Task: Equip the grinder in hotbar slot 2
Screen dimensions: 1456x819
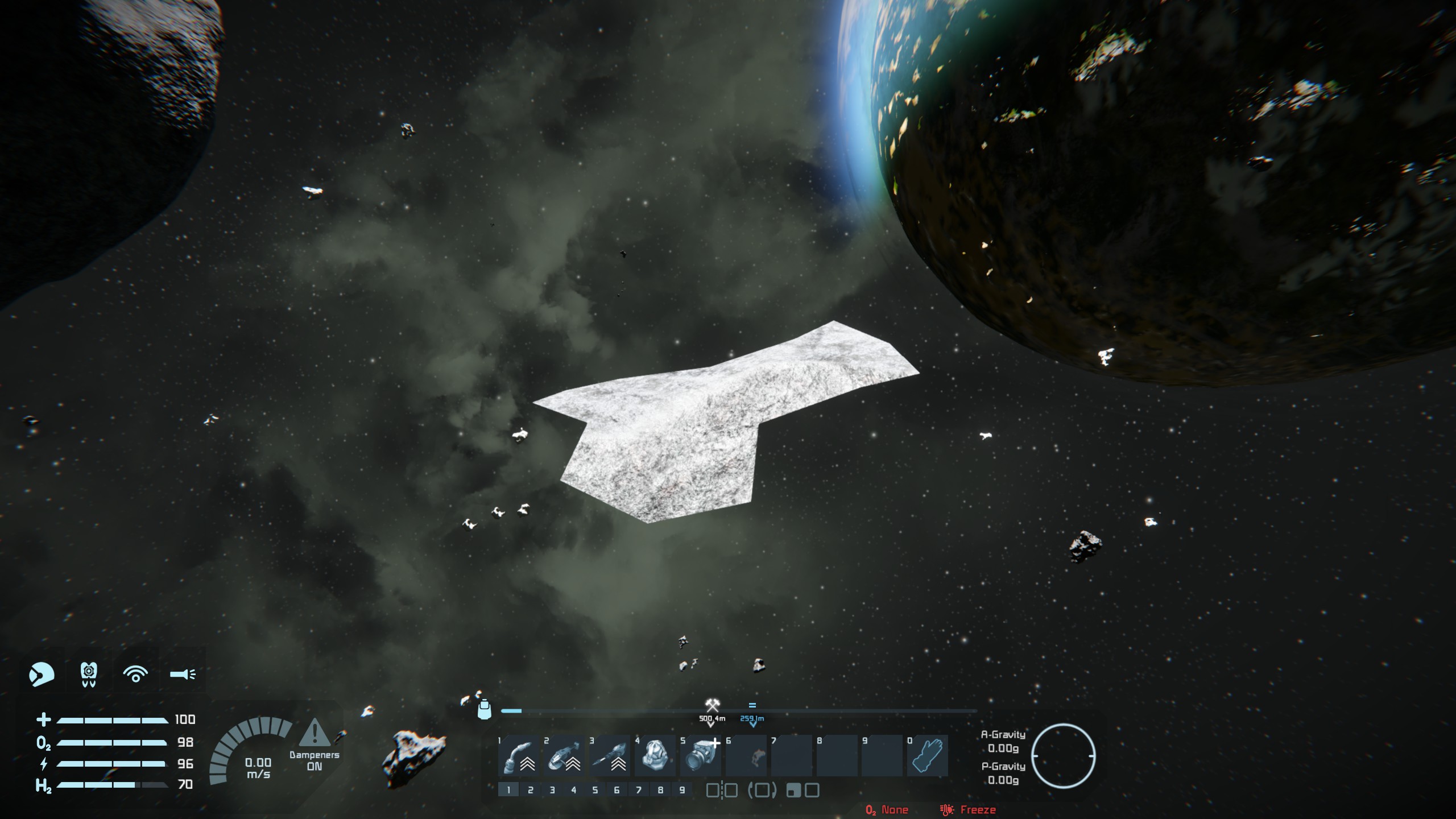Action: coord(564,756)
